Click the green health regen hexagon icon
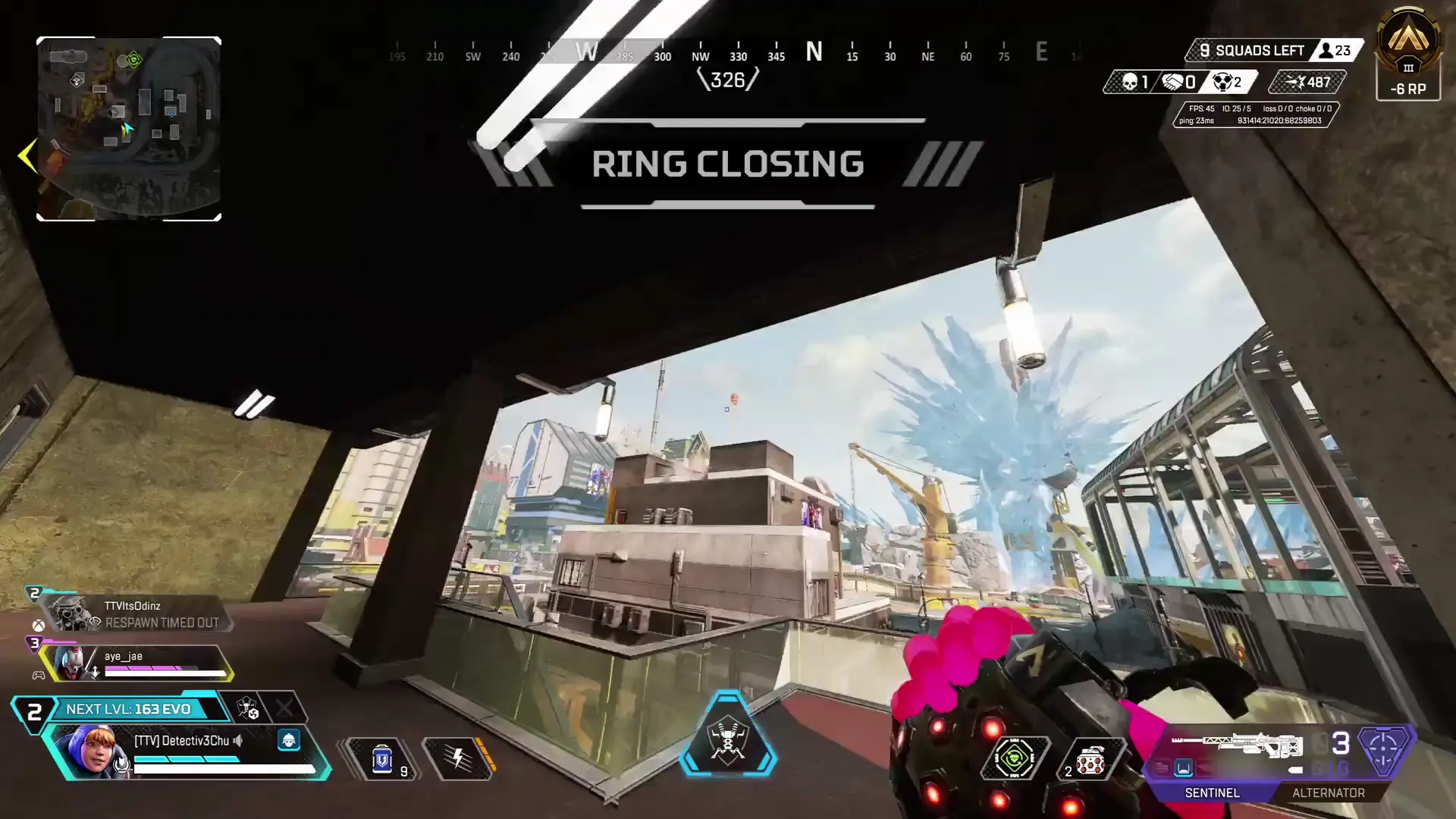This screenshot has width=1456, height=819. pos(1014,756)
